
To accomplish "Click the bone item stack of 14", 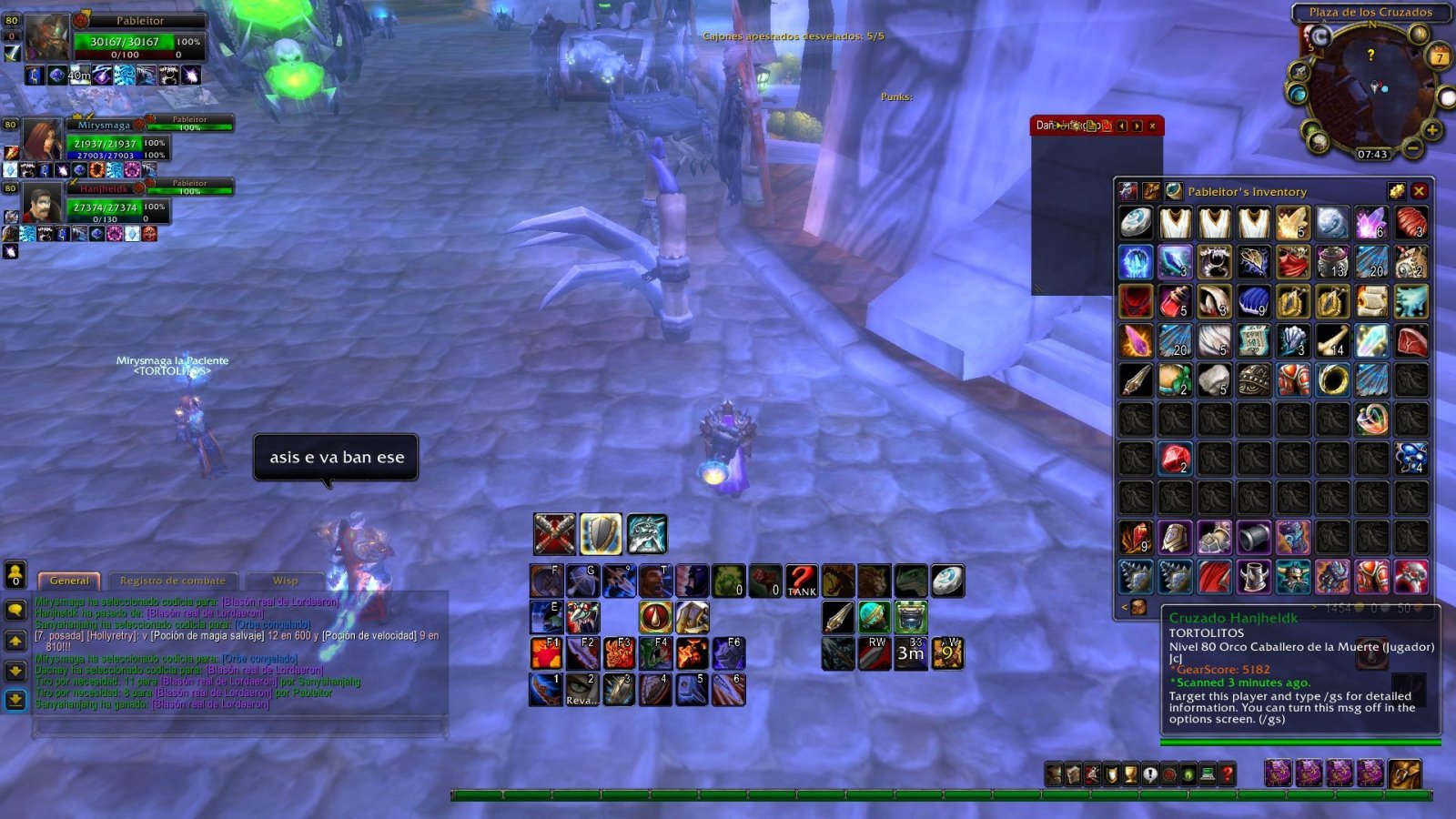I will [x=1332, y=341].
